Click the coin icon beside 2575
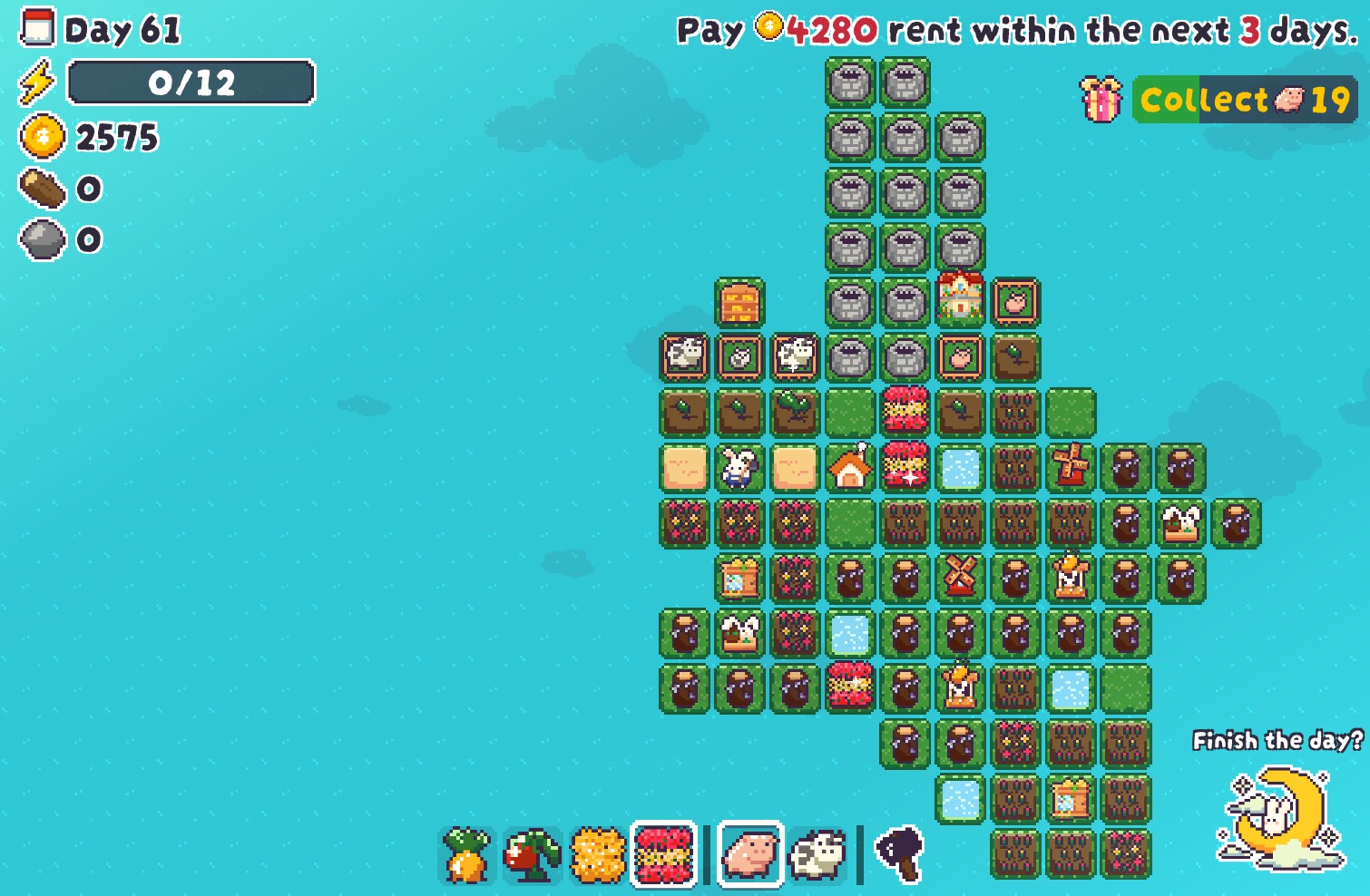Screen dimensions: 1370x896 tap(38, 138)
